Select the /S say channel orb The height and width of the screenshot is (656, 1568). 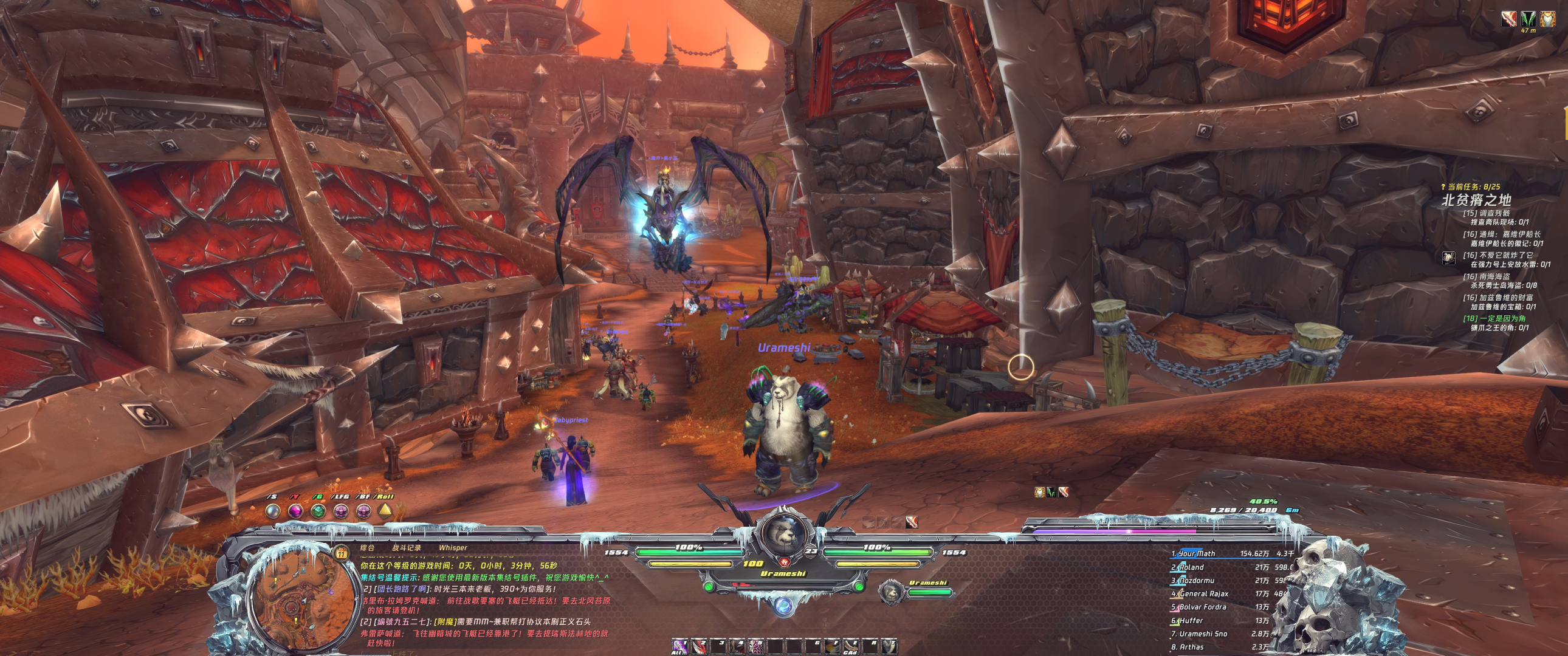[x=273, y=511]
